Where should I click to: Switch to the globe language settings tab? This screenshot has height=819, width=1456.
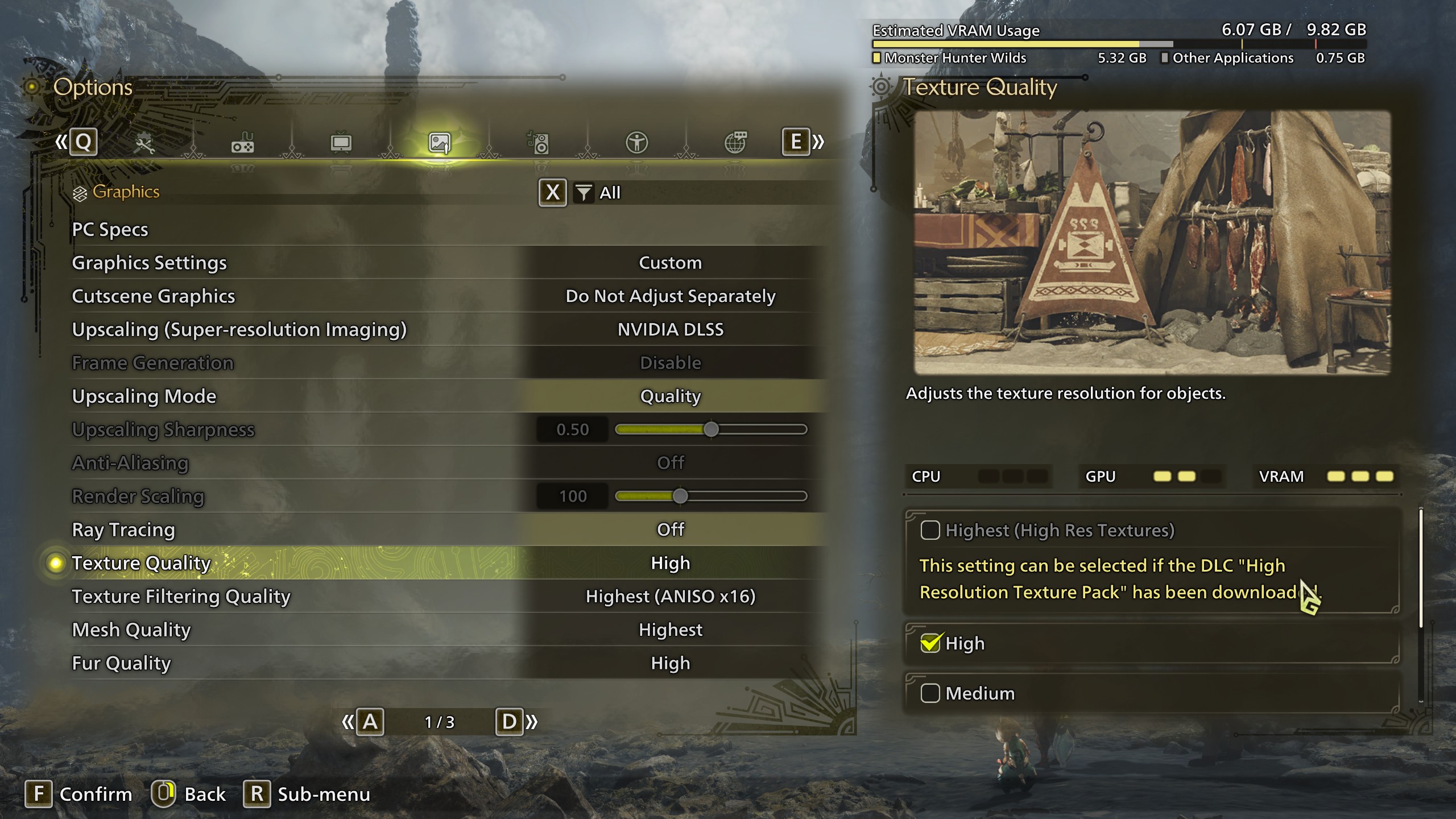(735, 143)
